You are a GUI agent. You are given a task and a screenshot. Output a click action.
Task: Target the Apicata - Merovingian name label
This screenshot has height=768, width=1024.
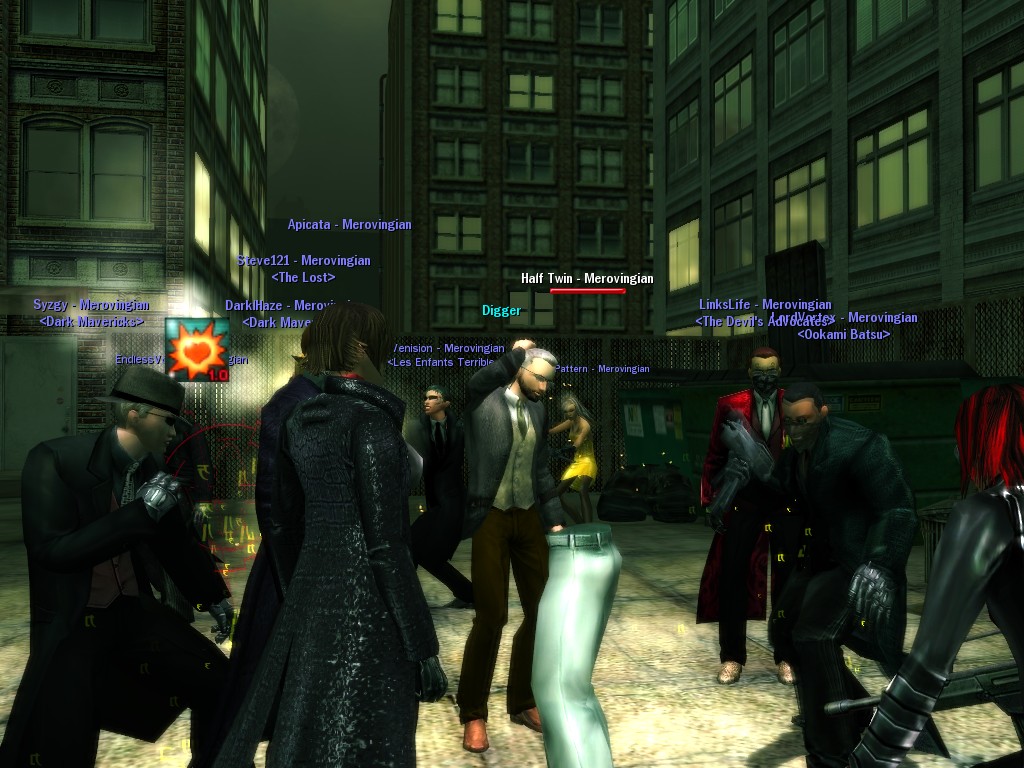coord(349,225)
